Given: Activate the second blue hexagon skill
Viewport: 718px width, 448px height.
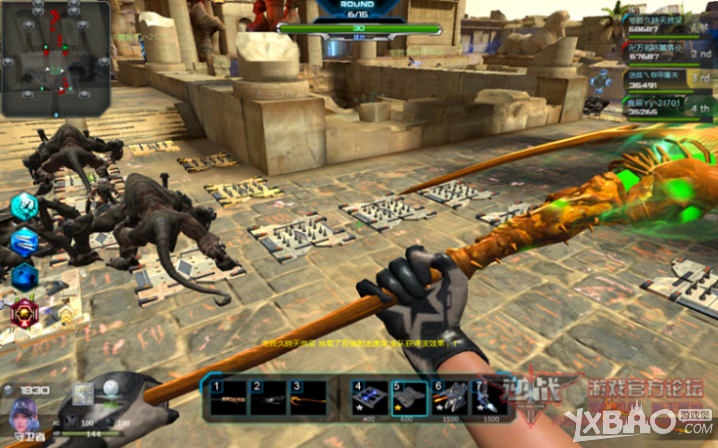Looking at the screenshot, I should point(23,242).
